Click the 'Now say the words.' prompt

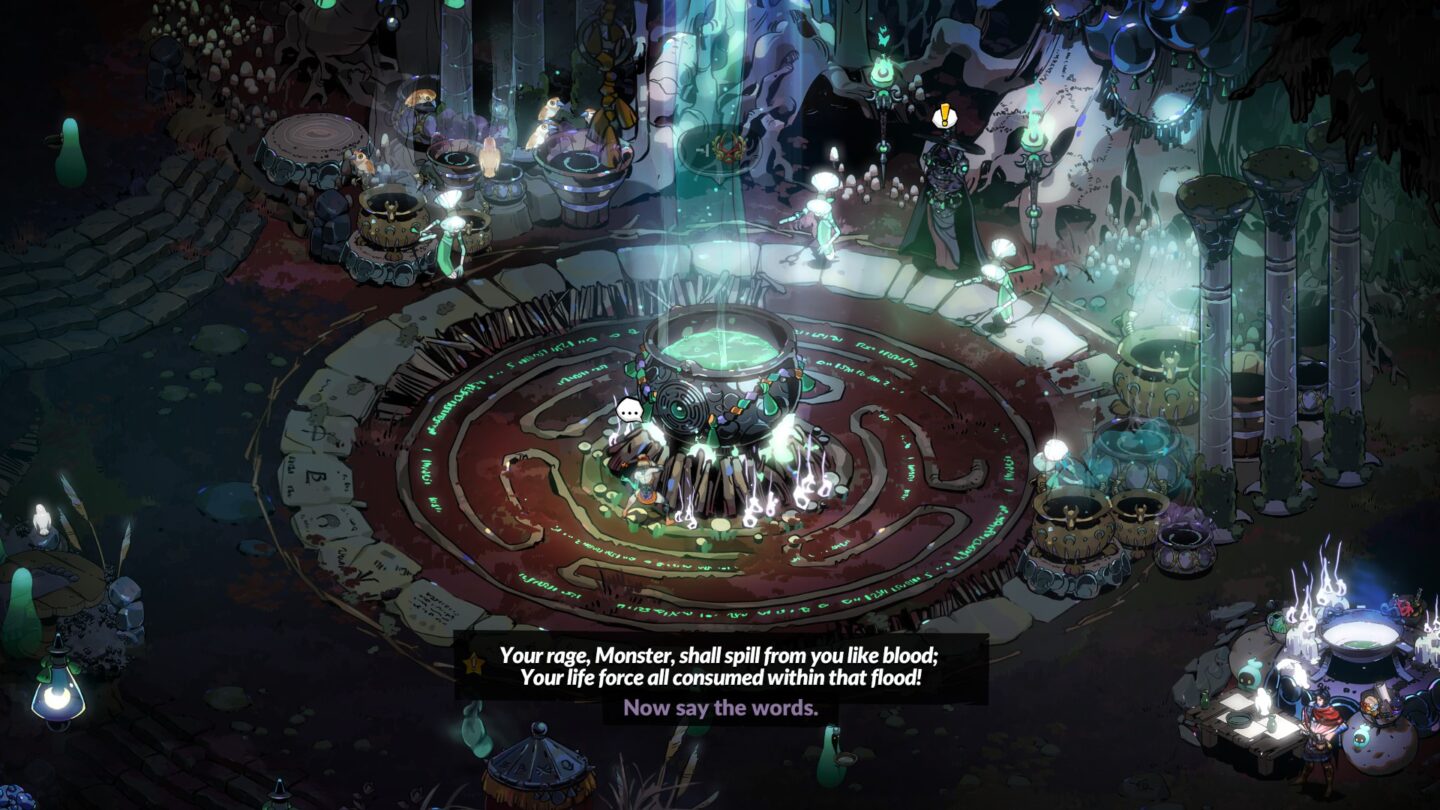(718, 714)
